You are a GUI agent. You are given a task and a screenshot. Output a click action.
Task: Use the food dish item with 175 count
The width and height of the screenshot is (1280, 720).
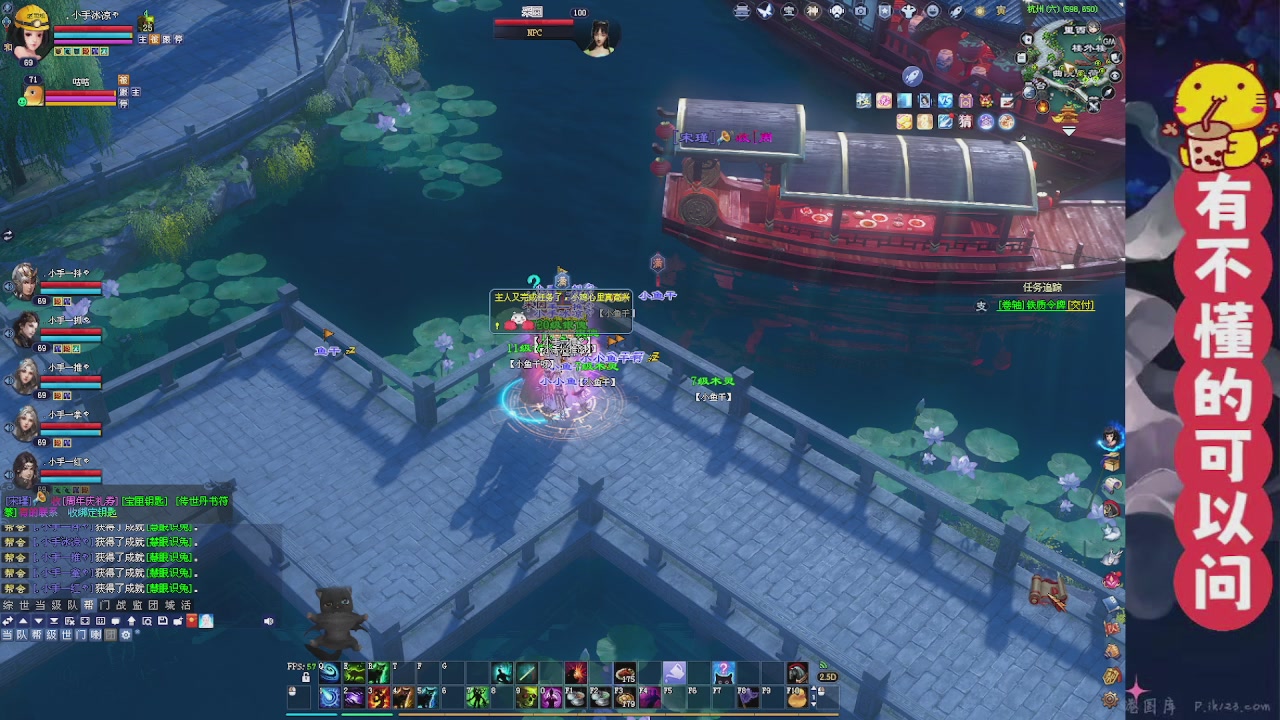(x=625, y=673)
